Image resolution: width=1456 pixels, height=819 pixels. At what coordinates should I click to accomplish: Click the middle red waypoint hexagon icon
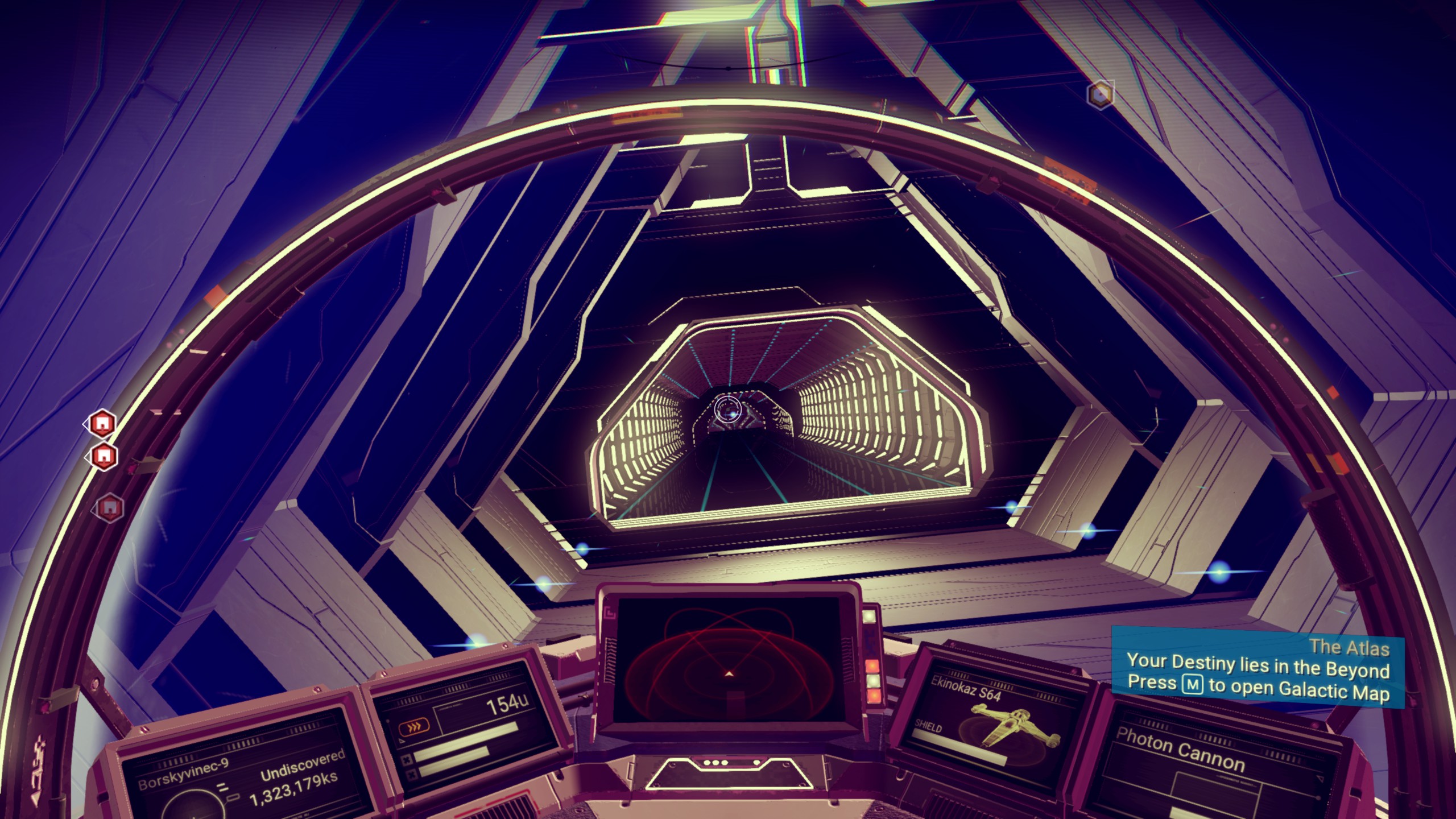104,457
